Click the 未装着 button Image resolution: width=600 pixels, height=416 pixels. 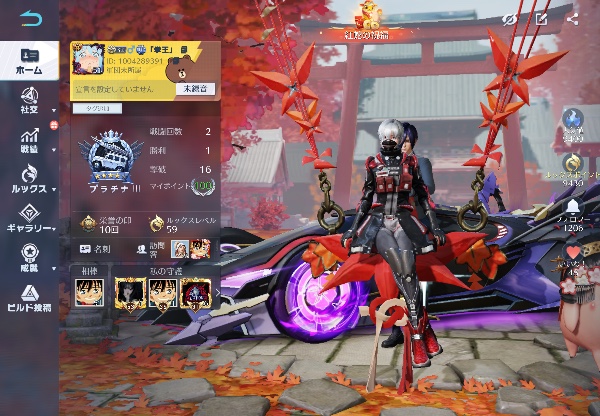[x=195, y=90]
